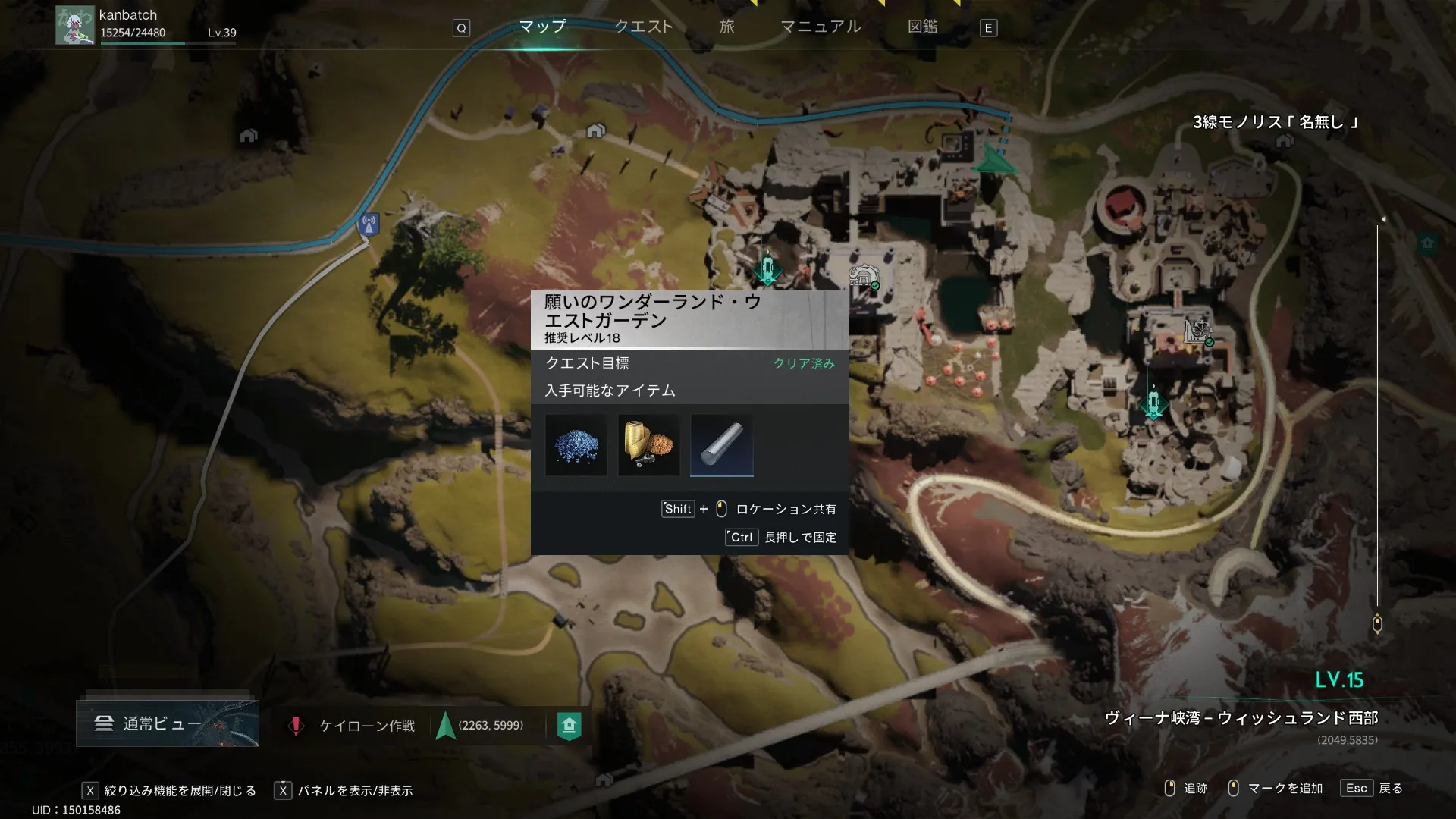Adjust the map zoom slider handle
Screen dimensions: 1456x819
(x=1377, y=623)
